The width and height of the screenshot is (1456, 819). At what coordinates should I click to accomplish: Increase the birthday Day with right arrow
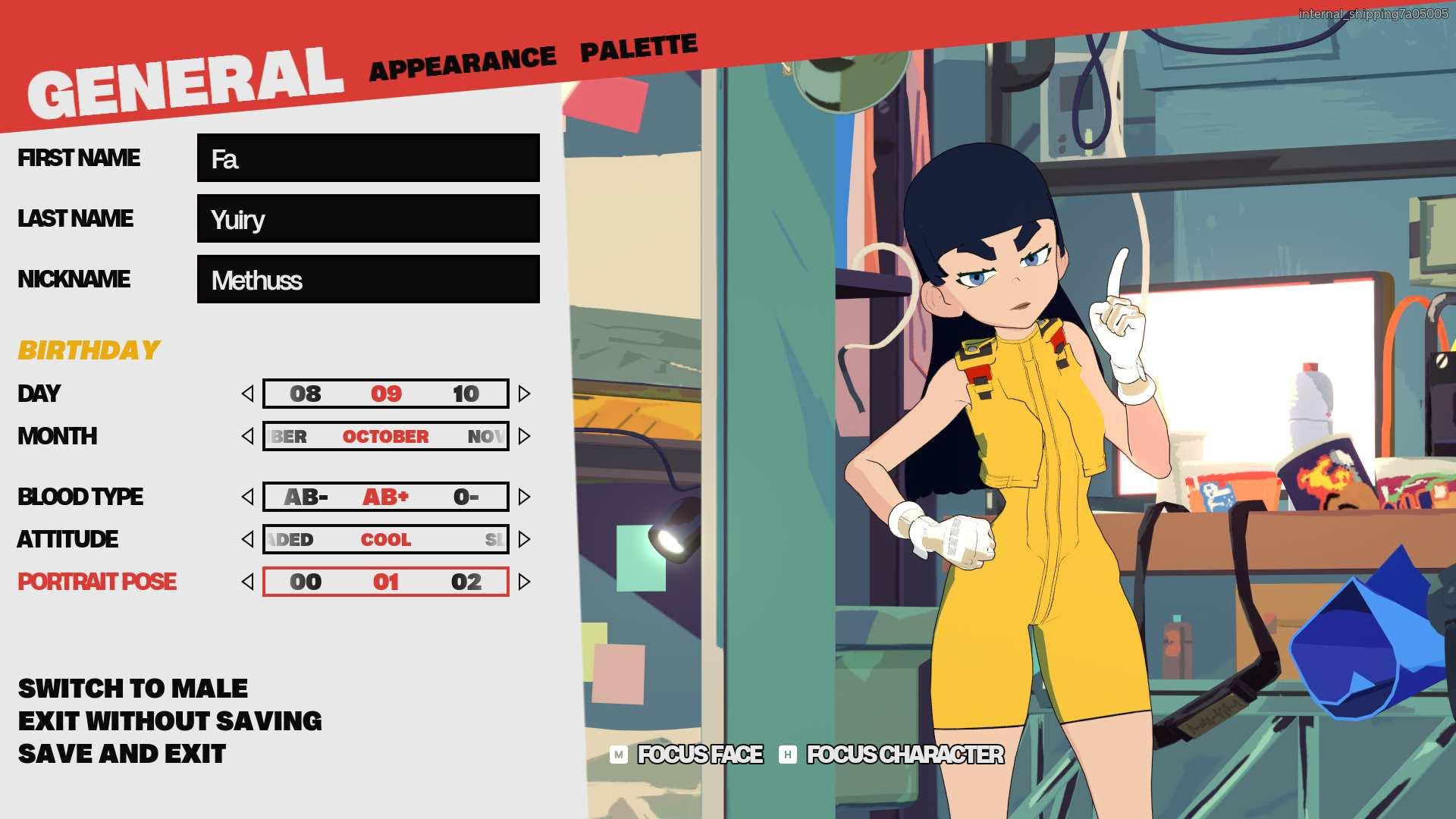[x=524, y=394]
